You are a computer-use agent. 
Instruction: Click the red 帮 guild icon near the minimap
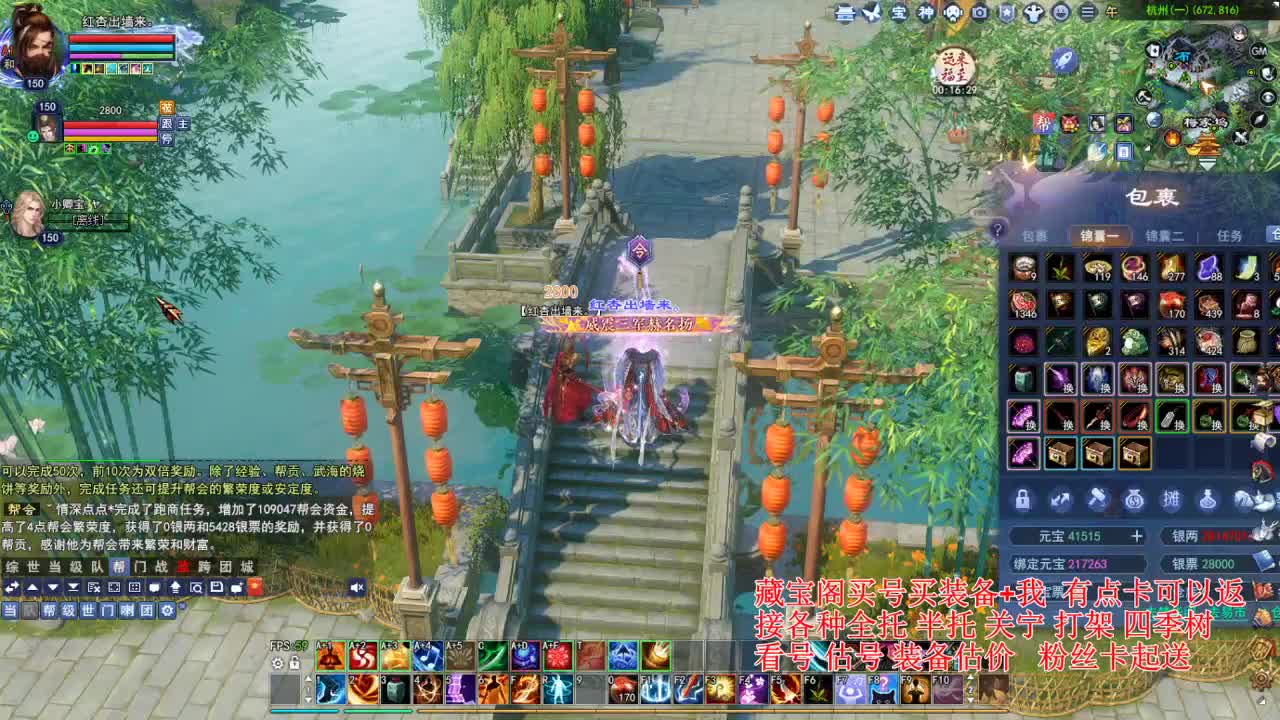[x=1043, y=123]
